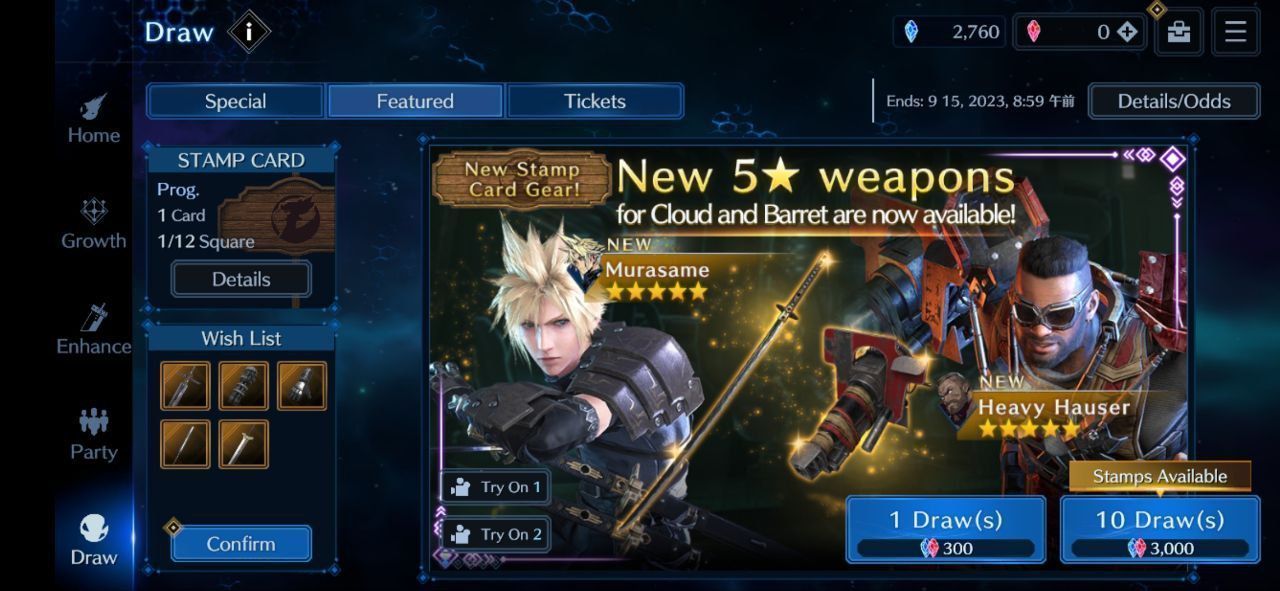Show the Details/Odds information
This screenshot has width=1280, height=591.
pos(1173,101)
